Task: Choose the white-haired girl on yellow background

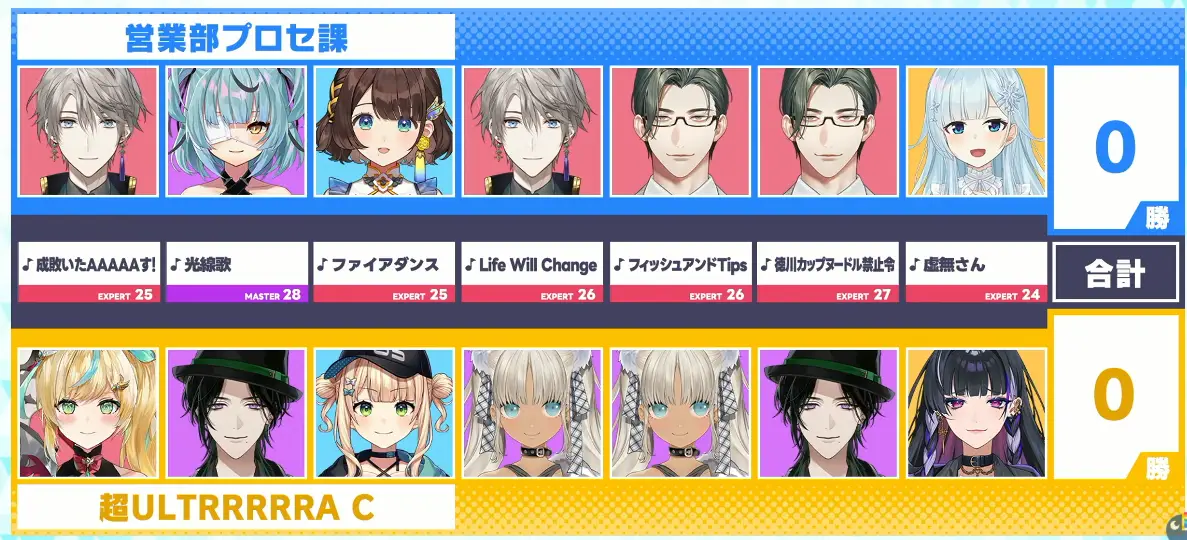Action: [x=976, y=131]
